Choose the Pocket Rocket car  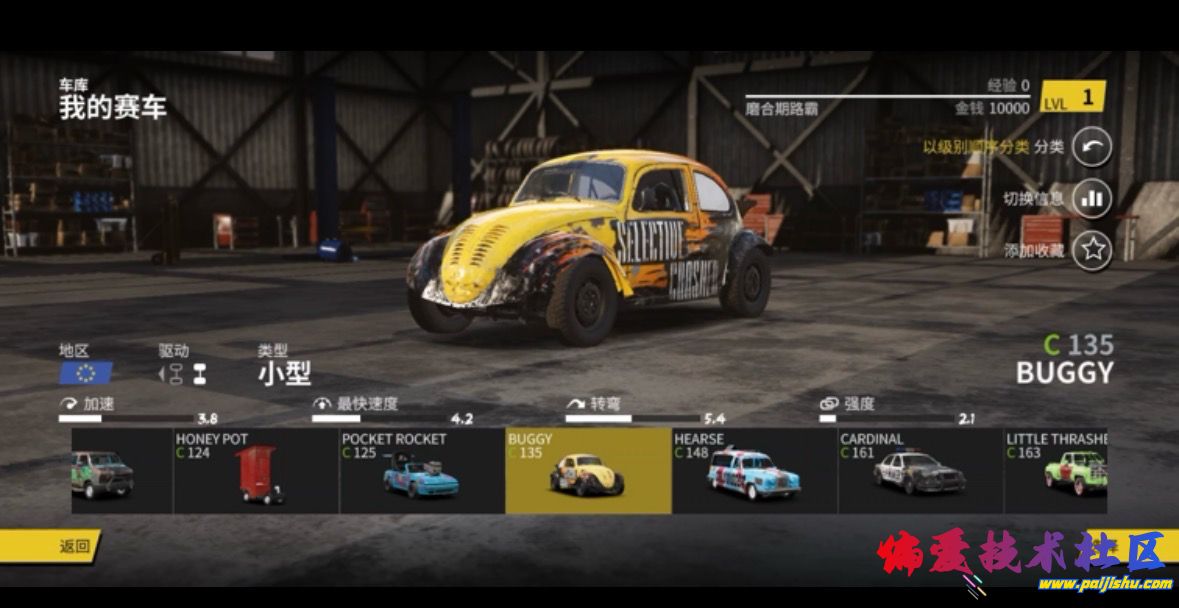pyautogui.click(x=422, y=471)
